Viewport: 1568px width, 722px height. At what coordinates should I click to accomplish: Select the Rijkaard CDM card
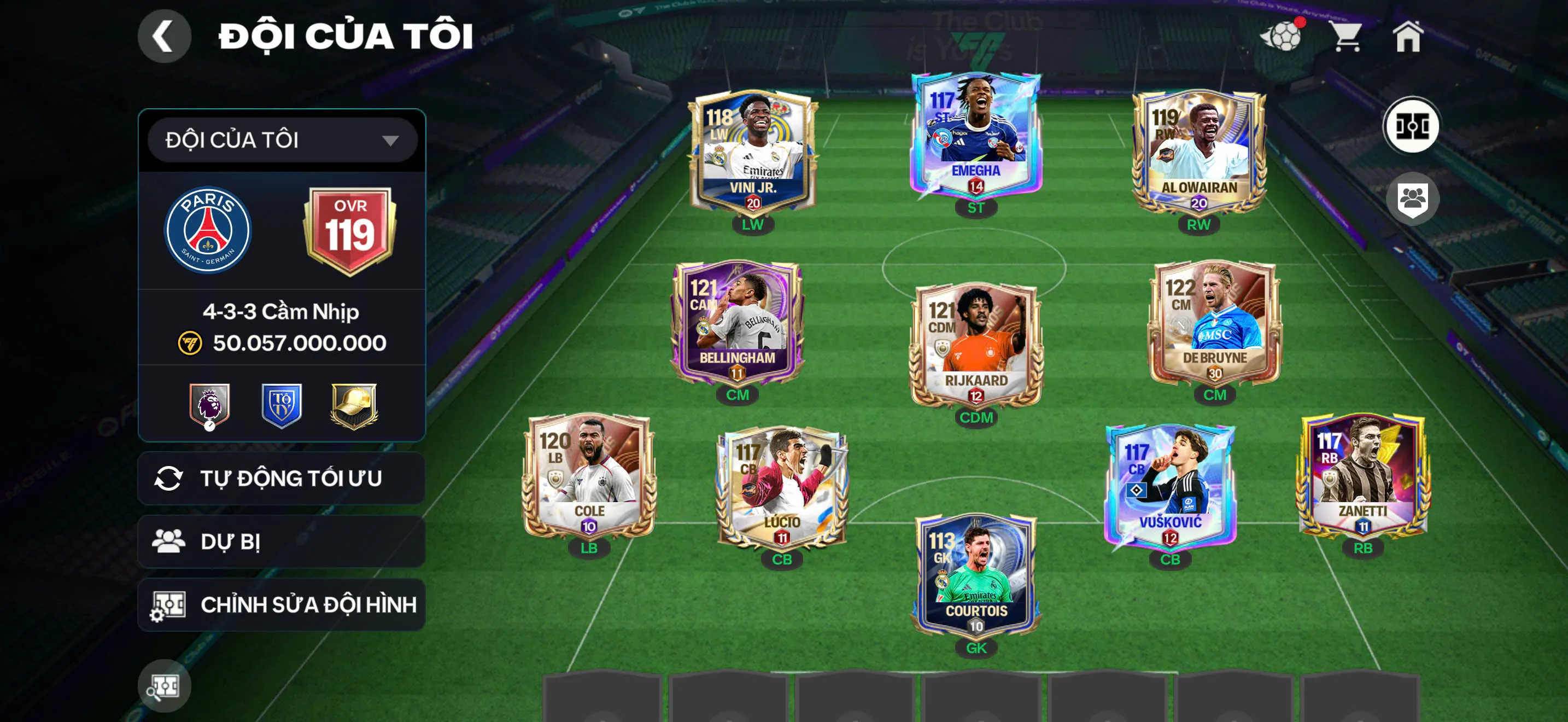coord(976,345)
